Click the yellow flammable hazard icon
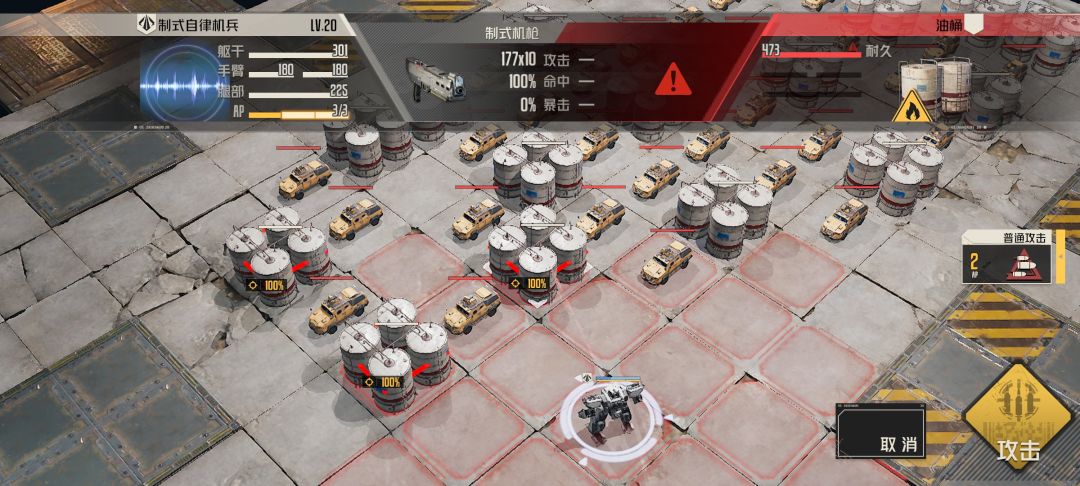Viewport: 1080px width, 486px height. (913, 106)
